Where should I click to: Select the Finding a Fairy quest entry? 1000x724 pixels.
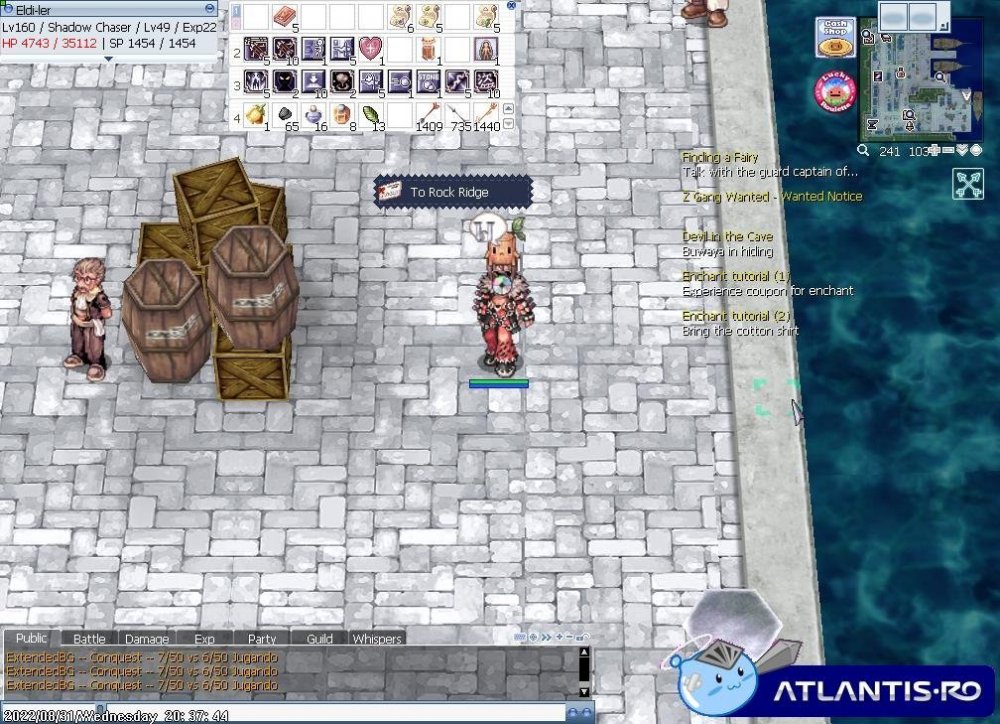pyautogui.click(x=720, y=157)
